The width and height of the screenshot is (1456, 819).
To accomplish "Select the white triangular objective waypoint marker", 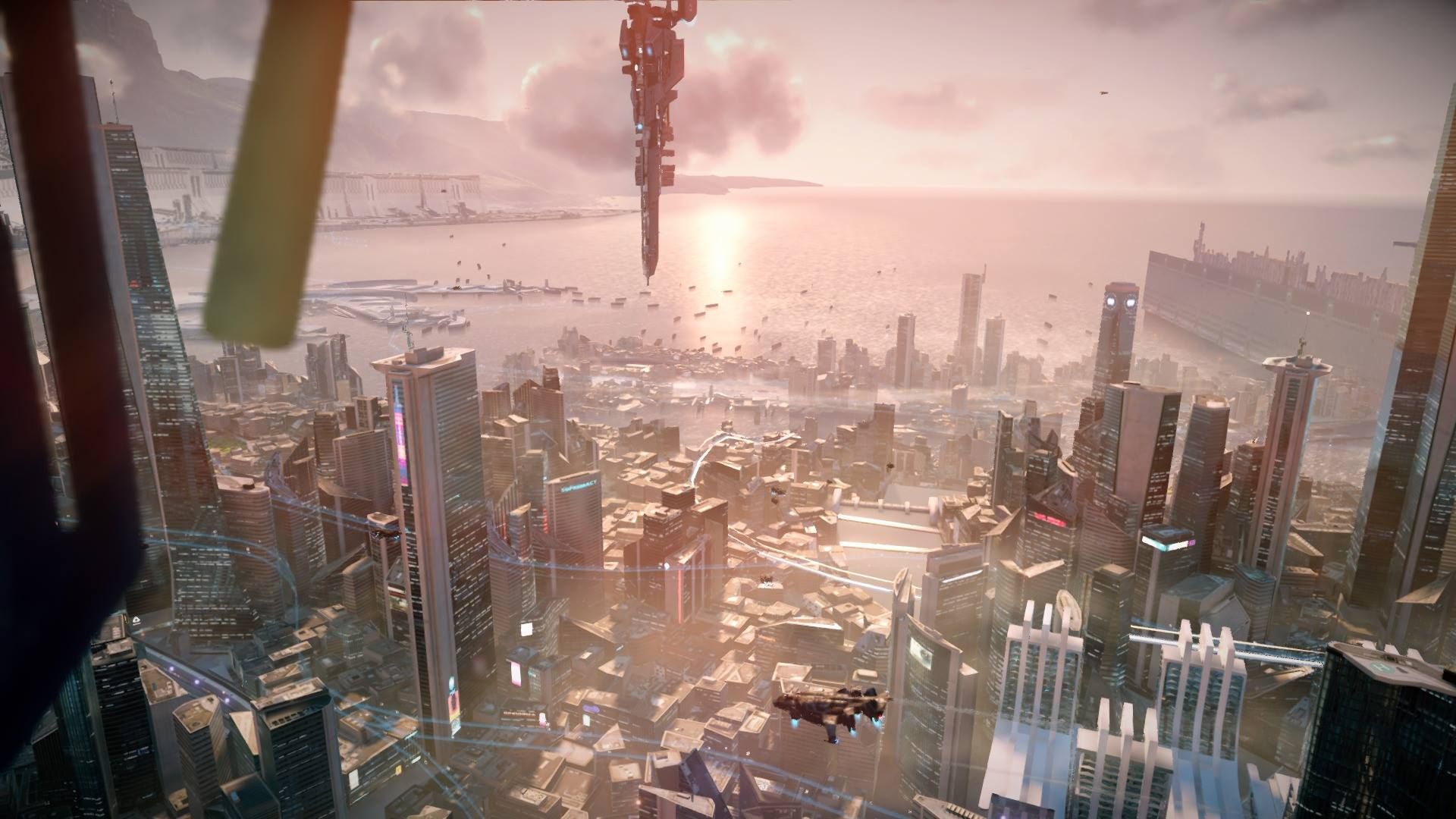I will (135, 620).
